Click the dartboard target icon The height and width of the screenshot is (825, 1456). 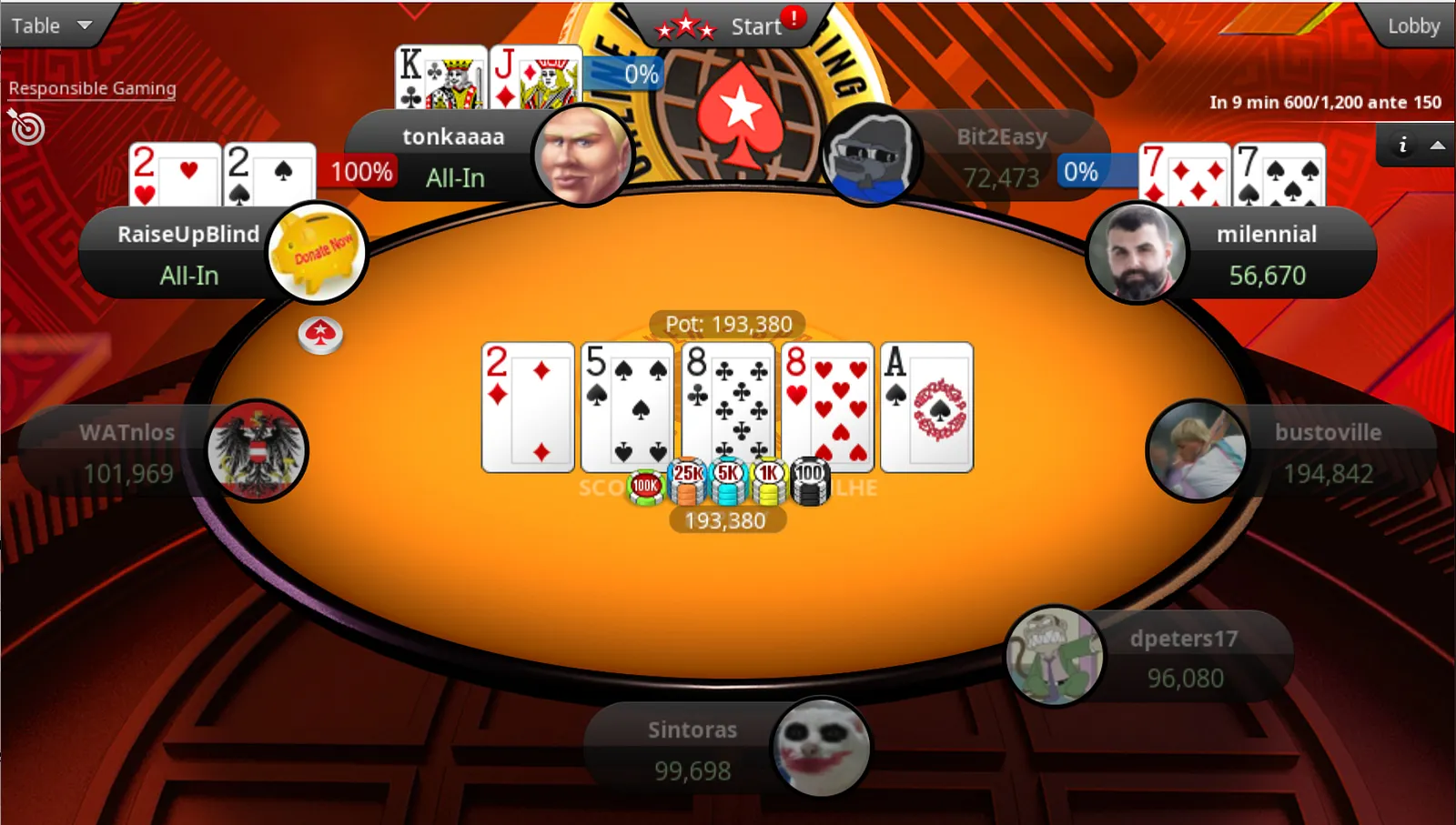(x=26, y=127)
